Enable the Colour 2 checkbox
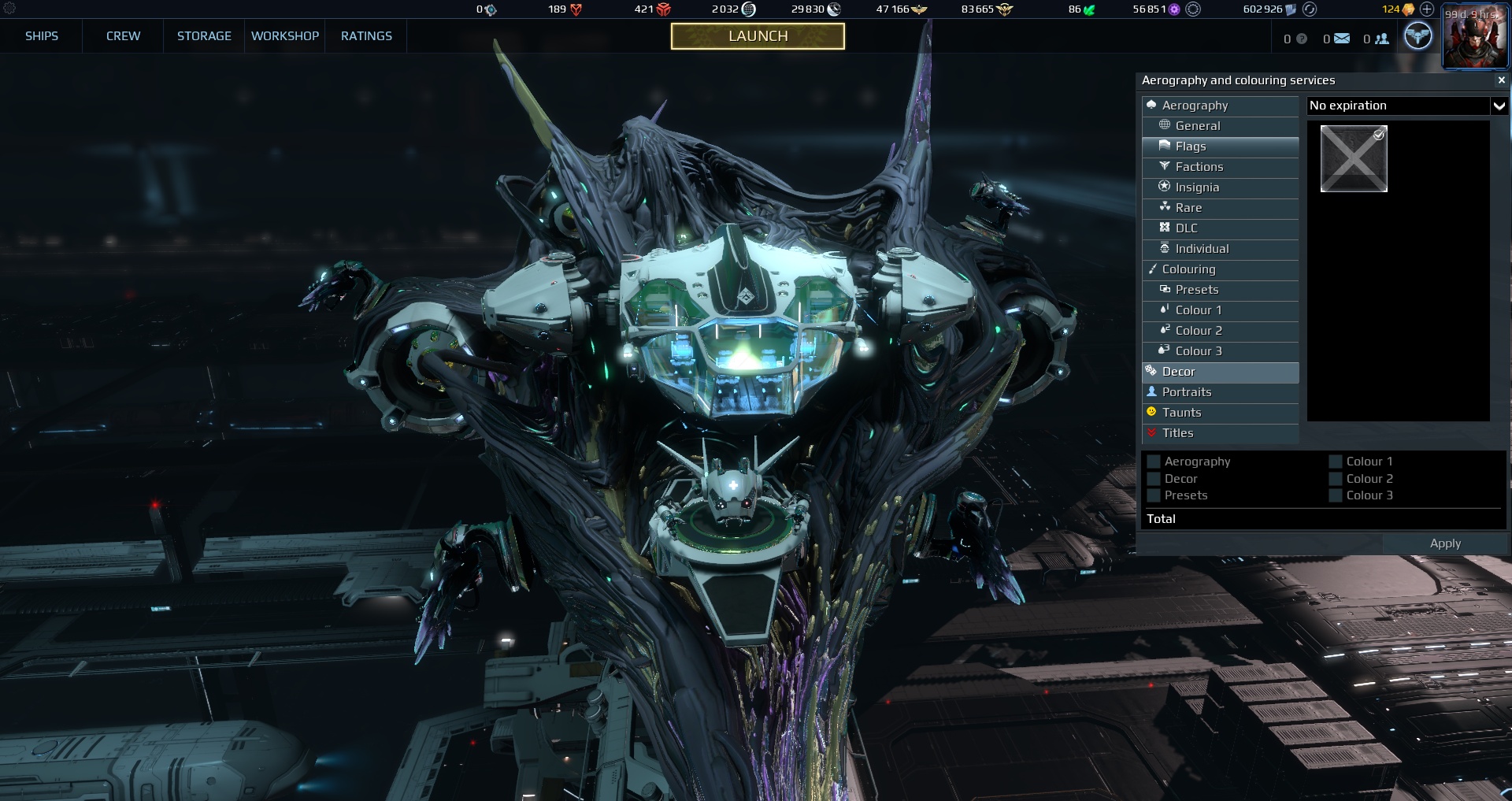The height and width of the screenshot is (801, 1512). point(1336,479)
